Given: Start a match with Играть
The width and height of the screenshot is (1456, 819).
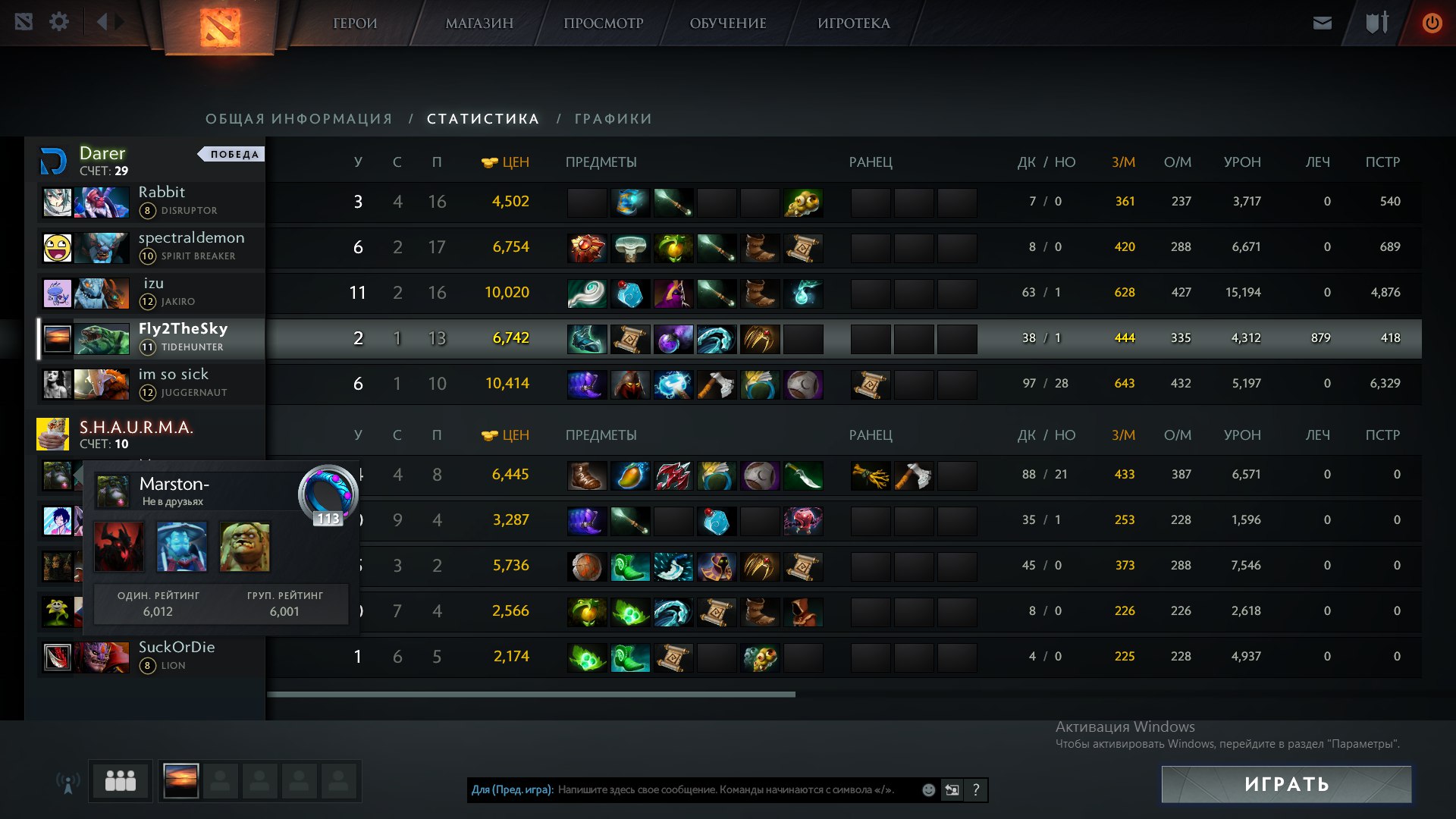Looking at the screenshot, I should (1286, 784).
